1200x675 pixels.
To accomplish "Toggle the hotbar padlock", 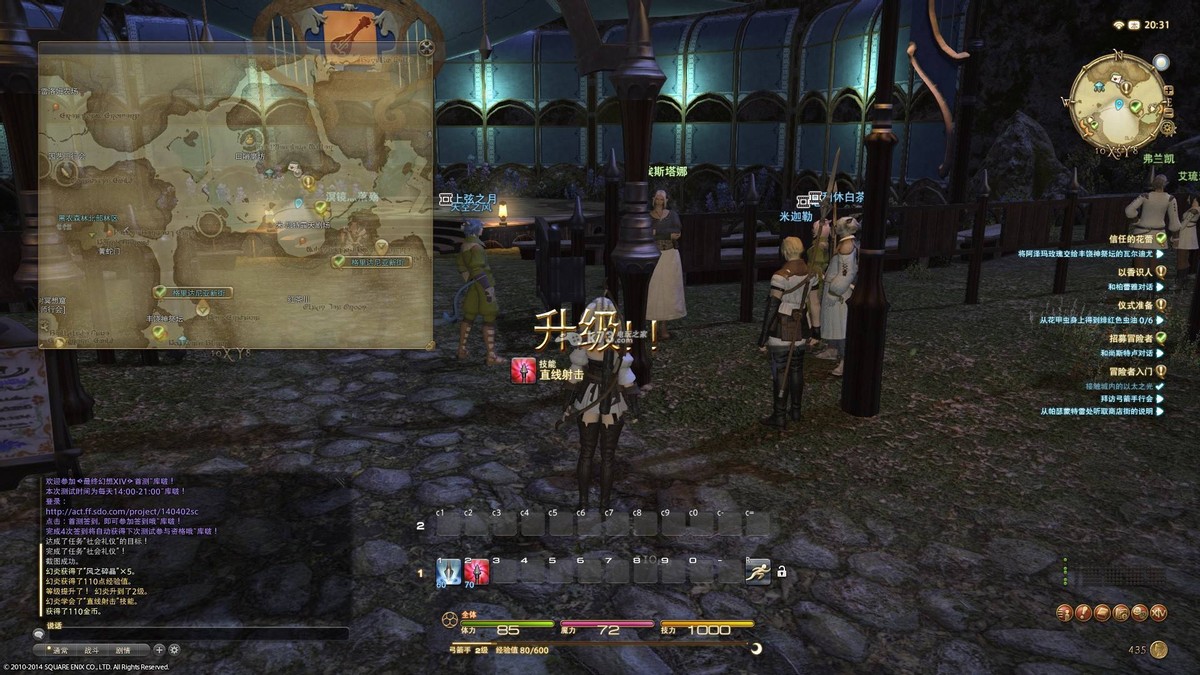I will pos(781,572).
